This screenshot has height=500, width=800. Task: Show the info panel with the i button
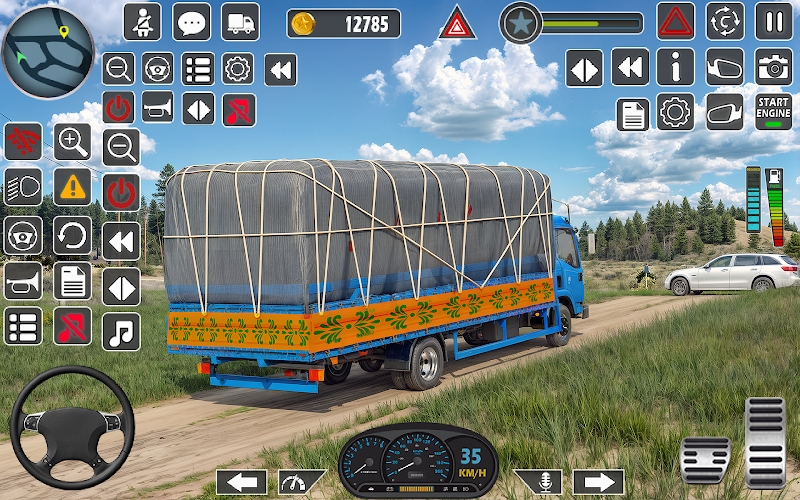point(676,67)
